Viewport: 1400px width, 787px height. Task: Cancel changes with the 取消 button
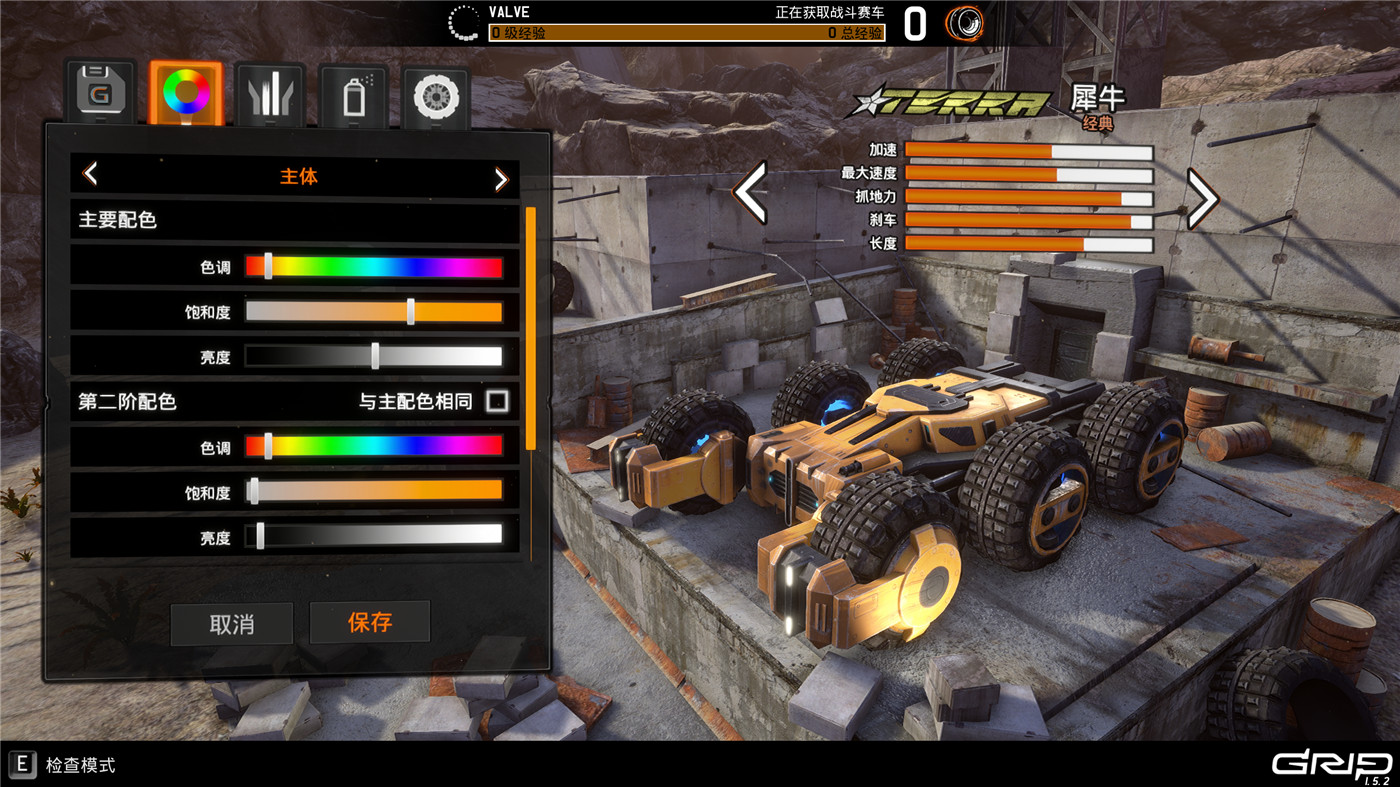(x=232, y=624)
